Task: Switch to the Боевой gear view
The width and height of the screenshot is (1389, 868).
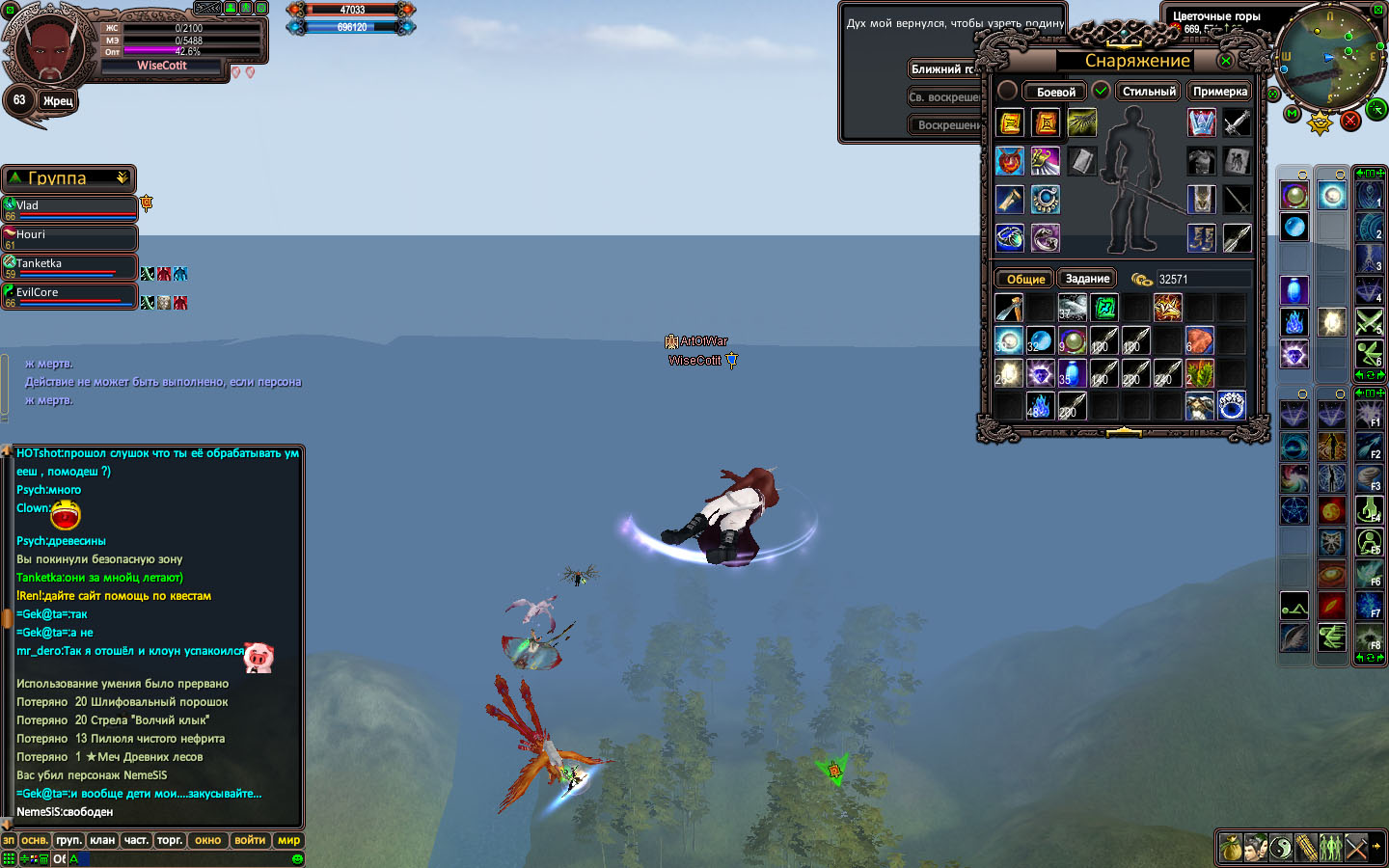Action: point(1055,92)
